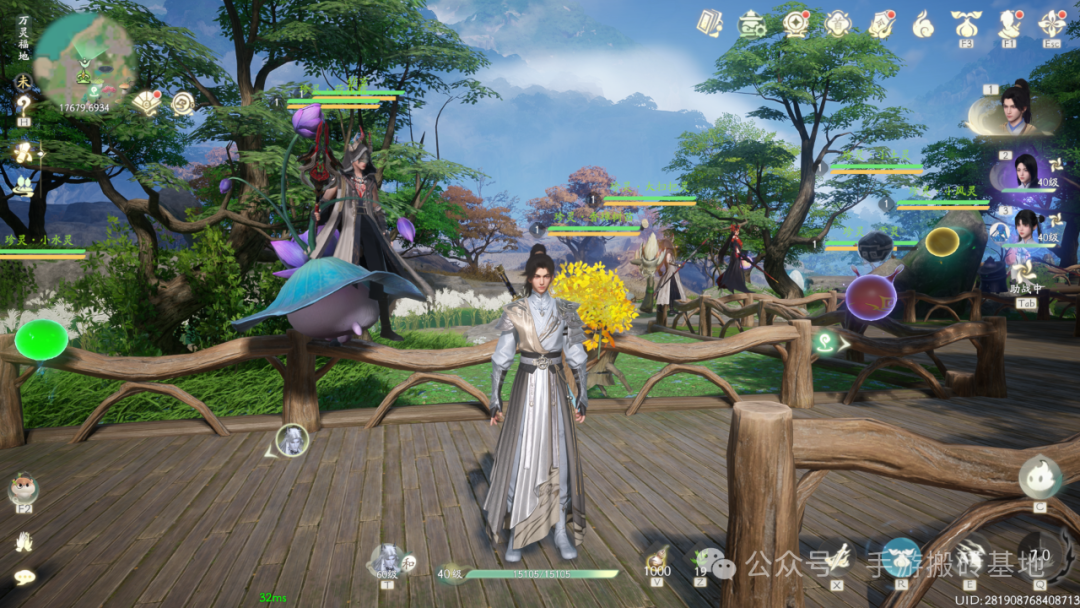Open the question mark help icon
The width and height of the screenshot is (1080, 608).
pyautogui.click(x=23, y=106)
